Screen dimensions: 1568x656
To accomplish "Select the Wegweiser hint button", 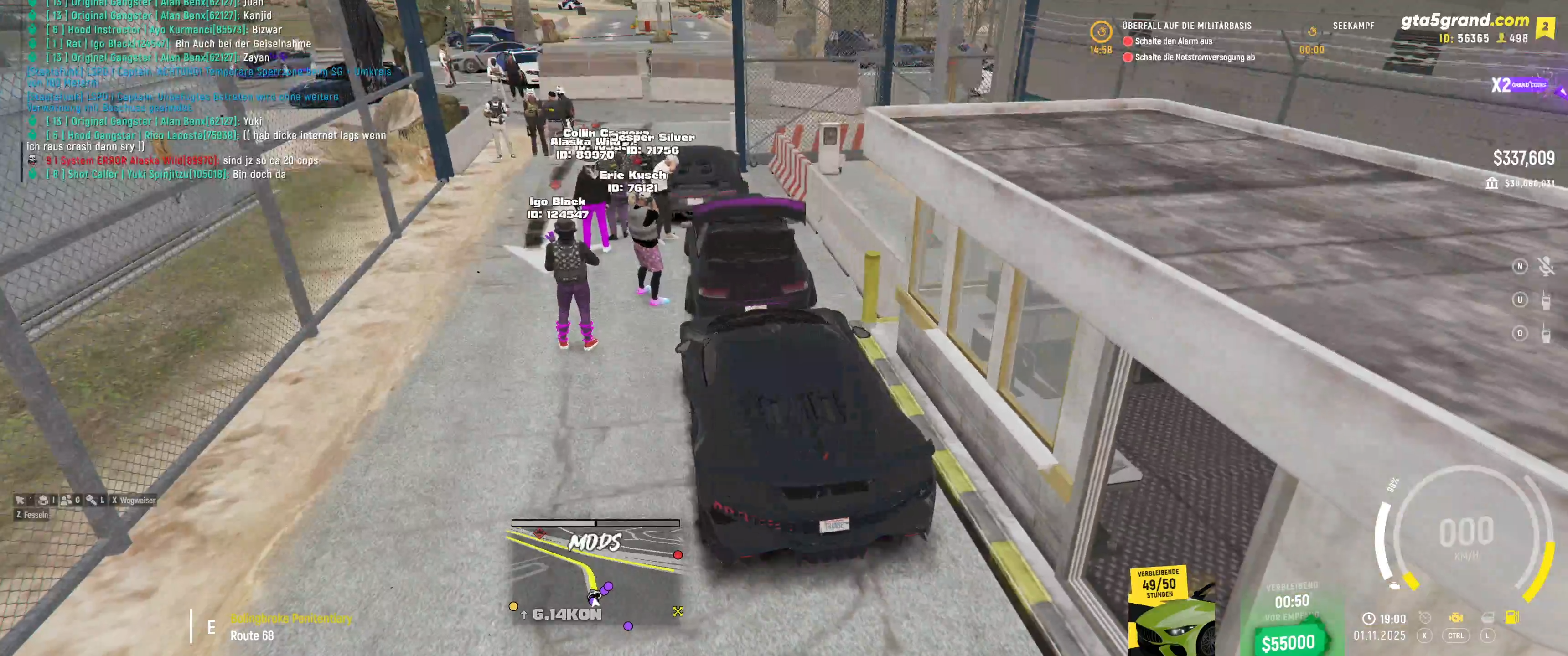I will tap(133, 500).
